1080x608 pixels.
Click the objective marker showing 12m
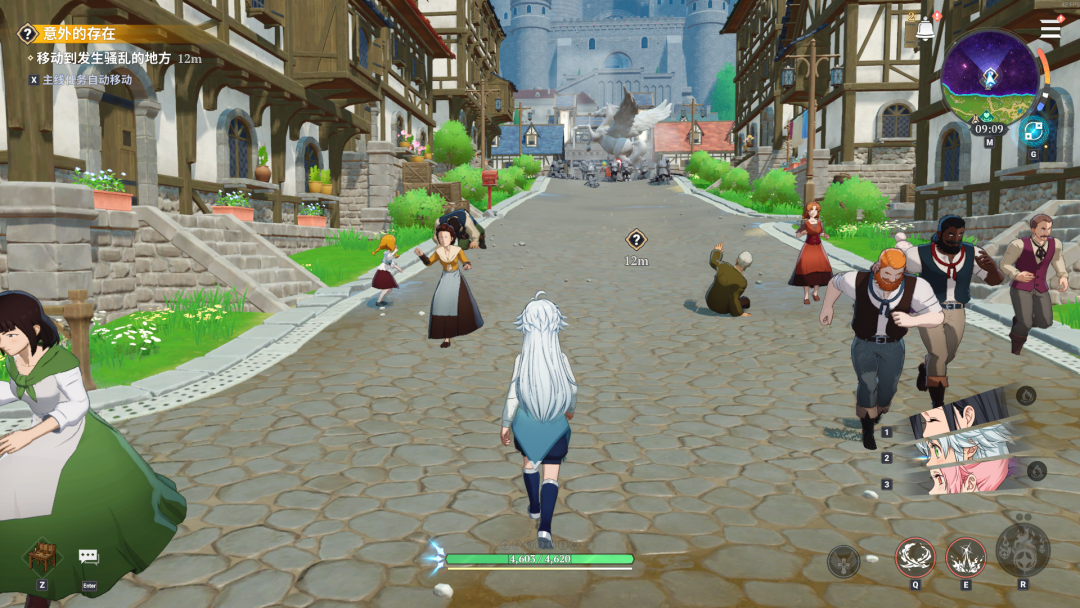pos(636,239)
